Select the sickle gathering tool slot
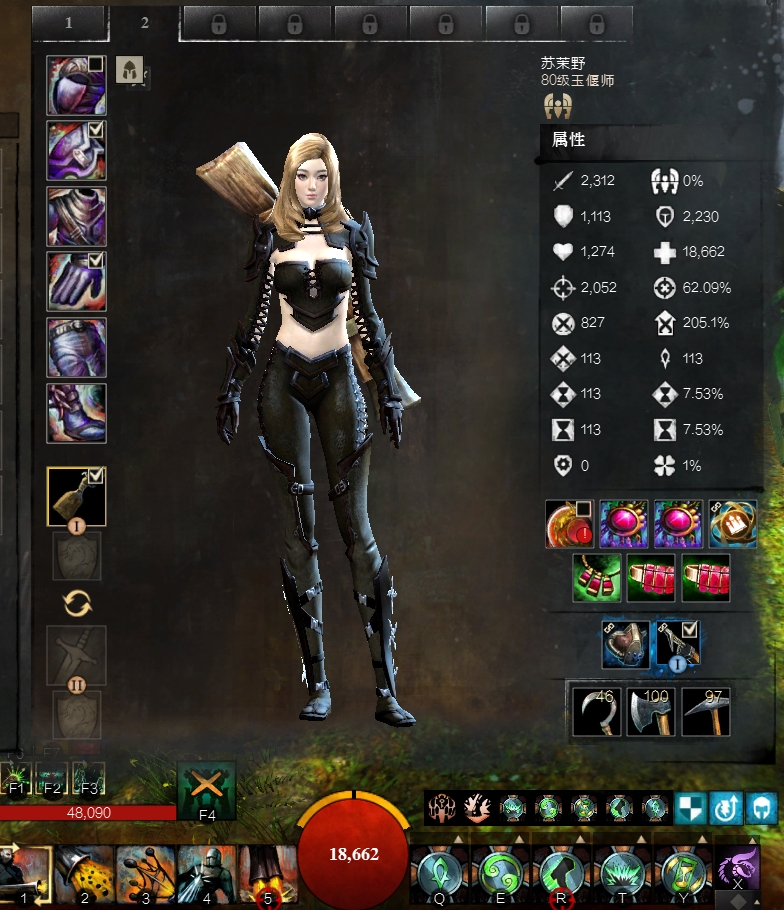The width and height of the screenshot is (784, 910). click(x=596, y=711)
